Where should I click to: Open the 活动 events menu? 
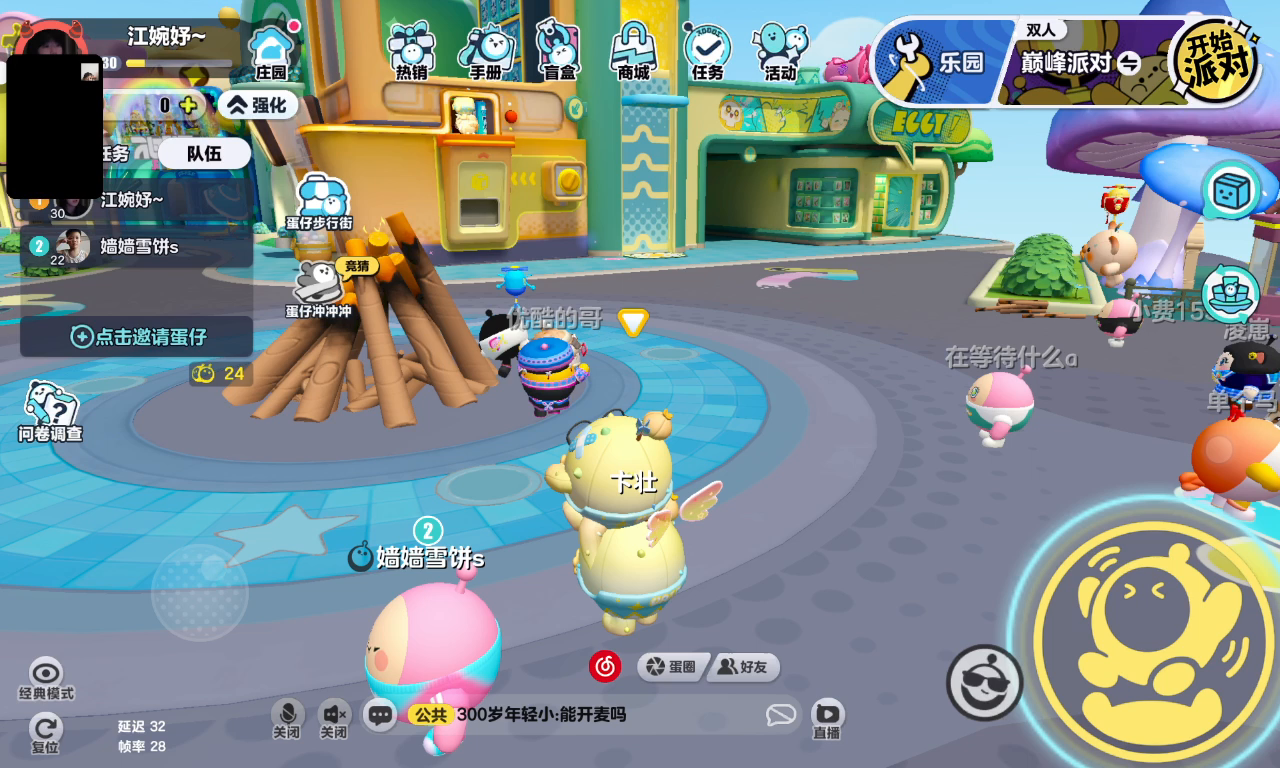(780, 50)
